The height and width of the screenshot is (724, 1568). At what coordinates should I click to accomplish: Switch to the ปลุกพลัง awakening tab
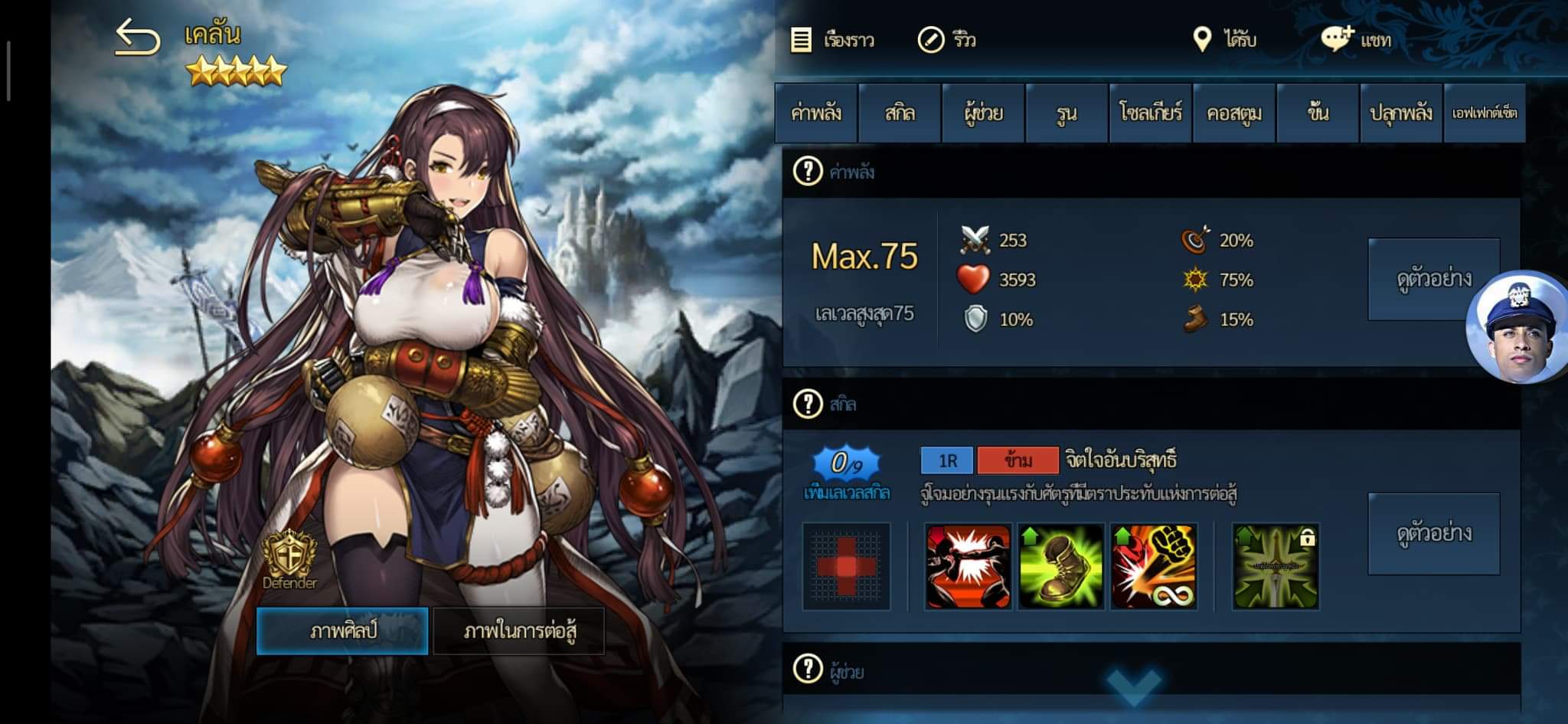1401,113
